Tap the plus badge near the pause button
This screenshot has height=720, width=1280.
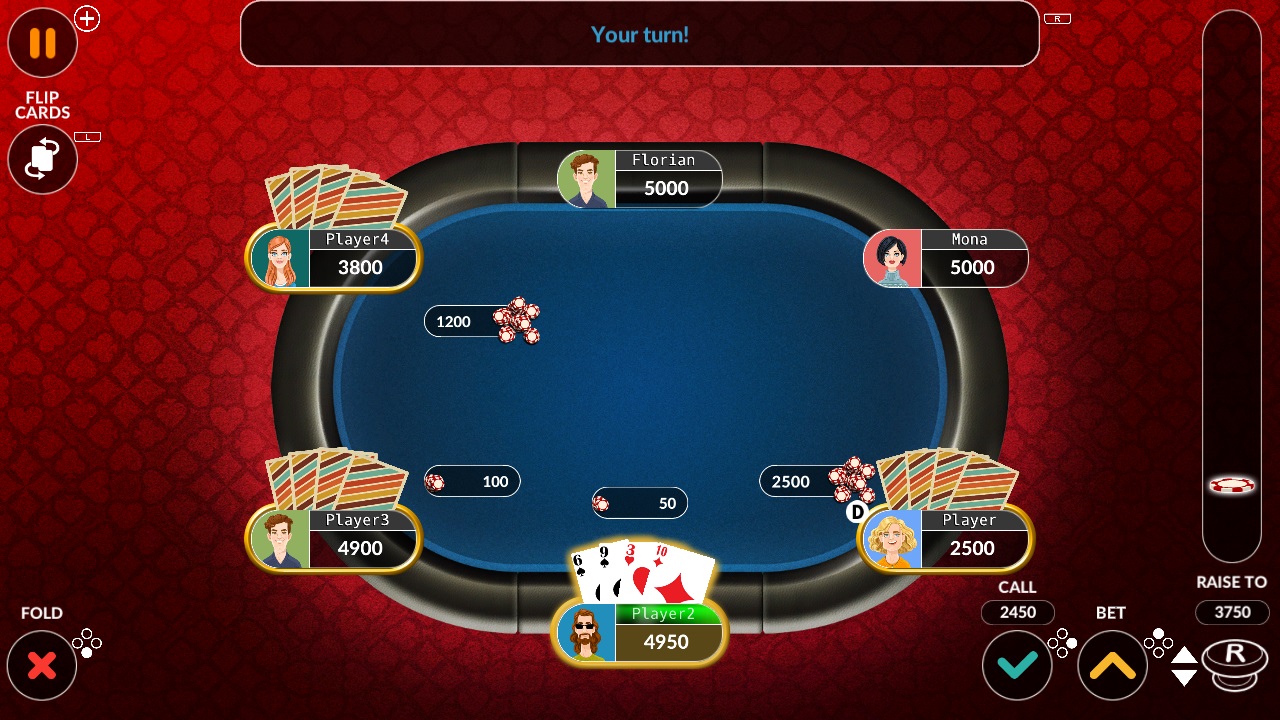point(87,18)
